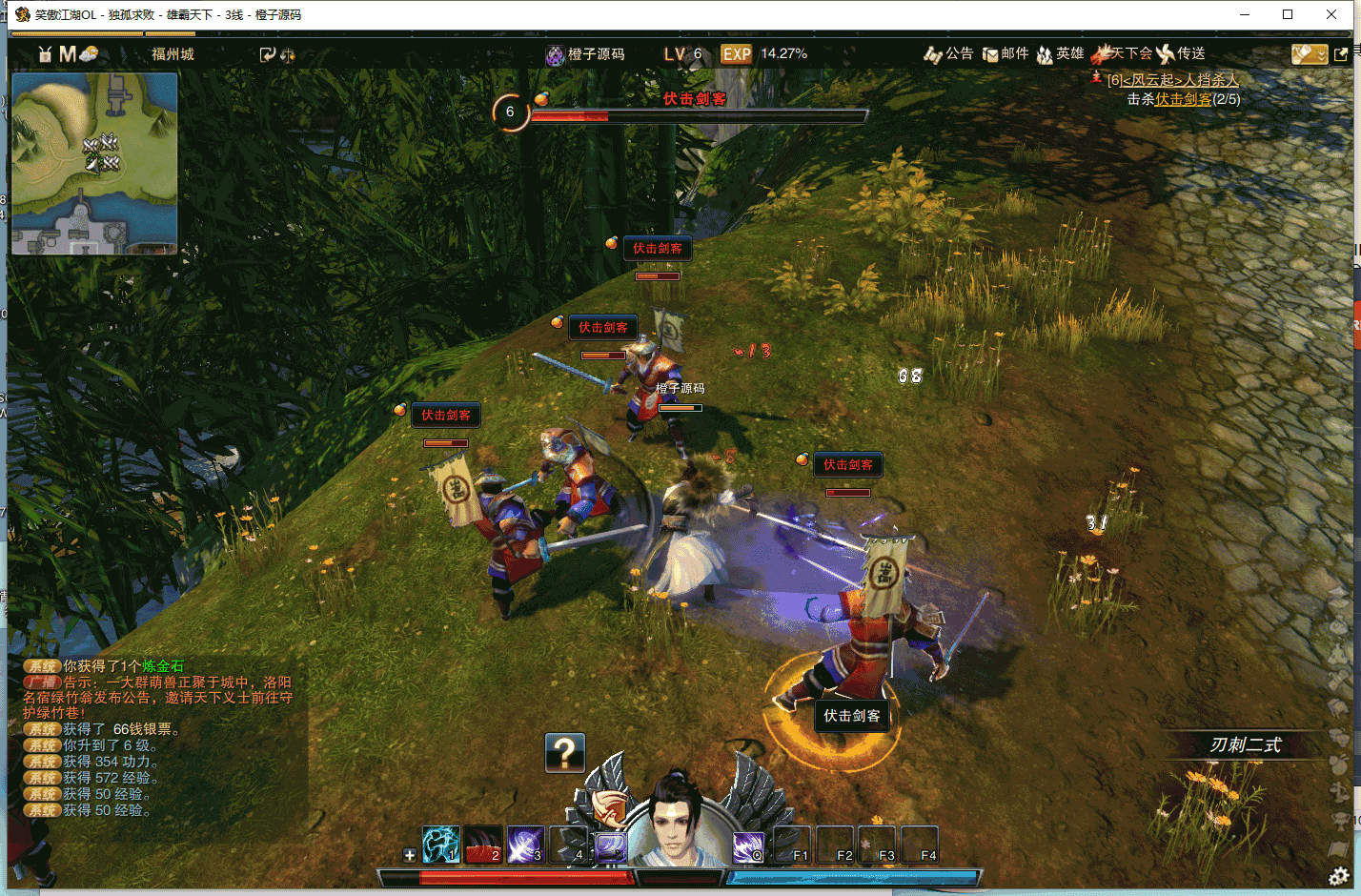
Task: Open the gear settings icon
Action: pos(1338,876)
